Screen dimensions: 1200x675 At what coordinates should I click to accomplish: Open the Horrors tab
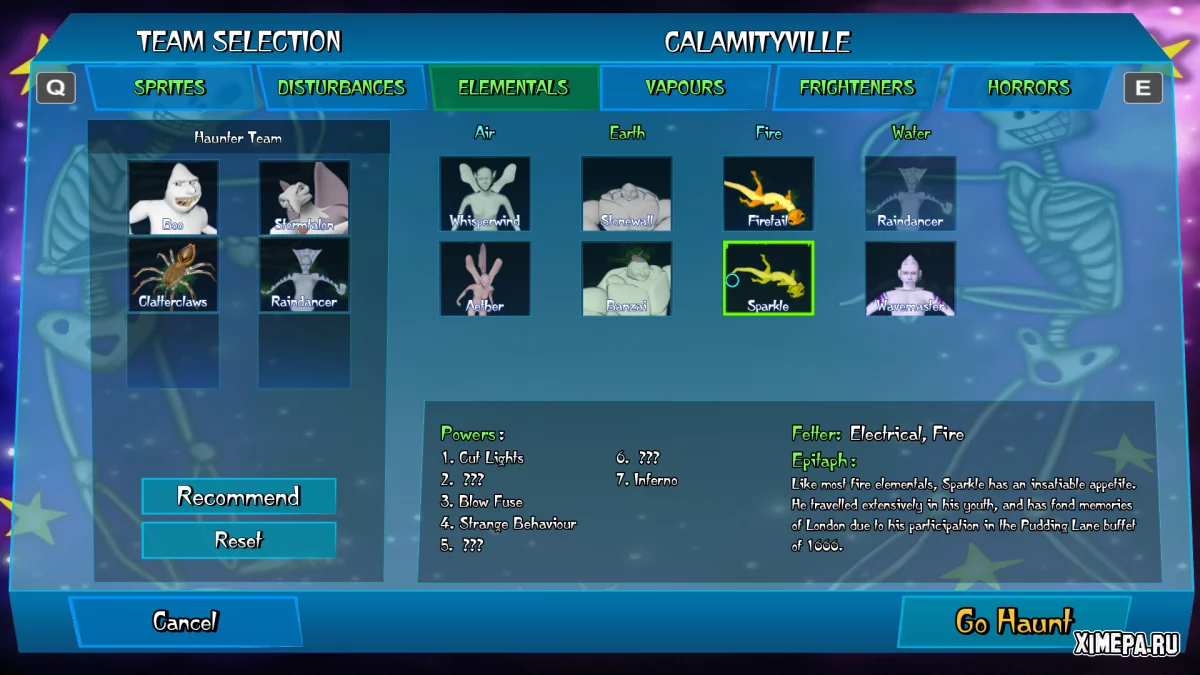(1029, 88)
